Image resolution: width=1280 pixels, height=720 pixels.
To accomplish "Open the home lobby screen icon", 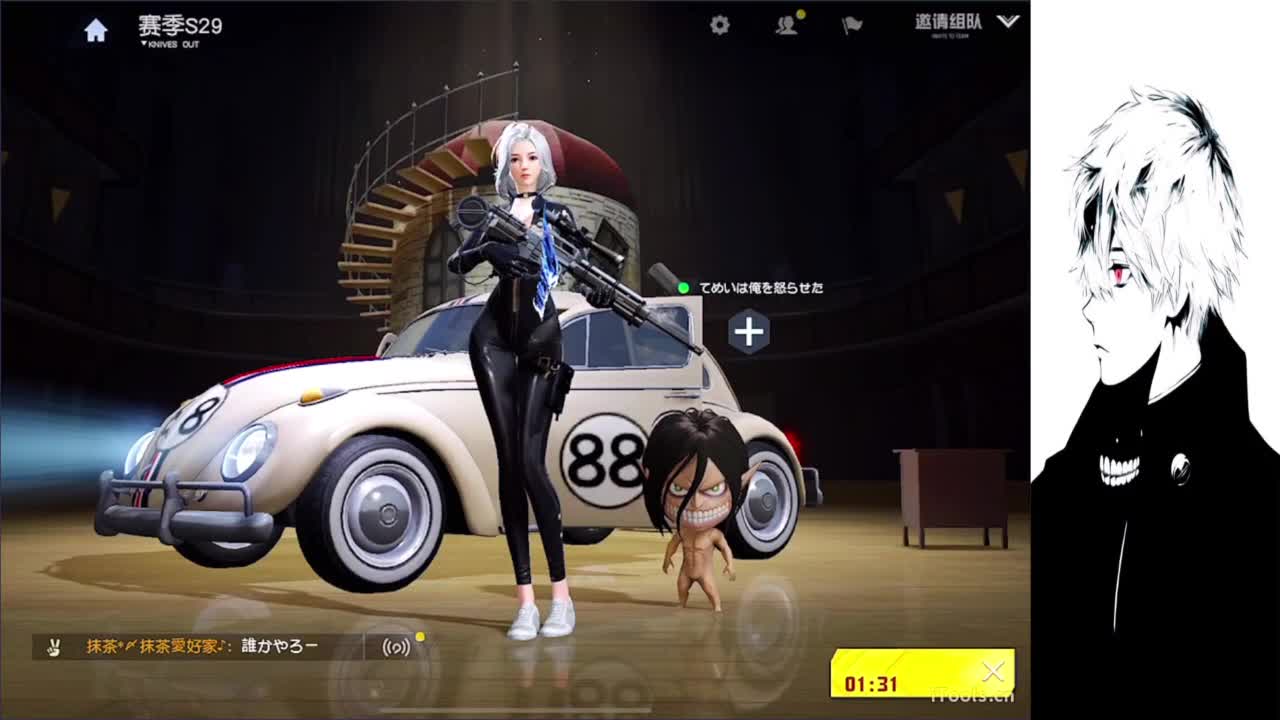I will (94, 32).
